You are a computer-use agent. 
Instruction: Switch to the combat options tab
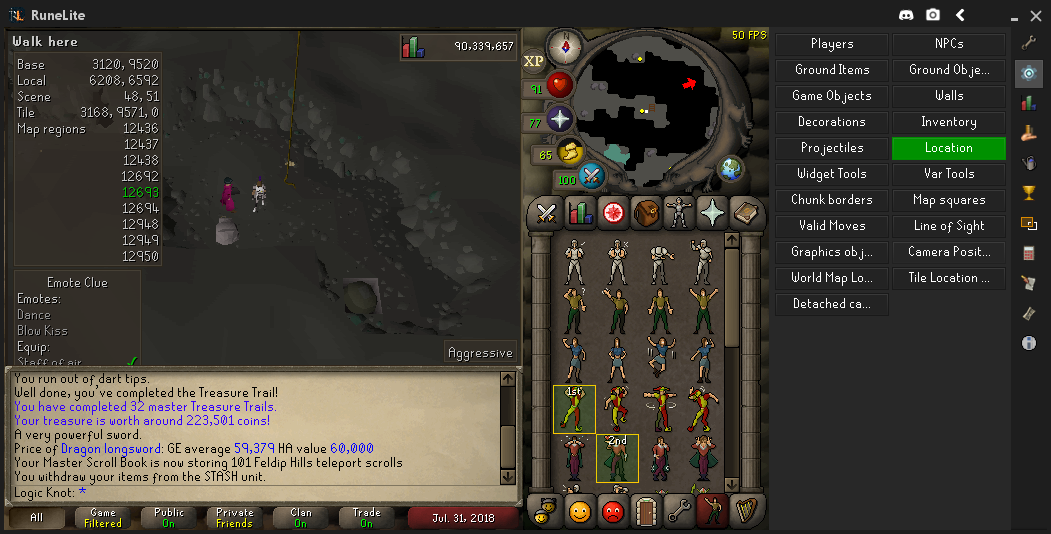click(x=546, y=212)
